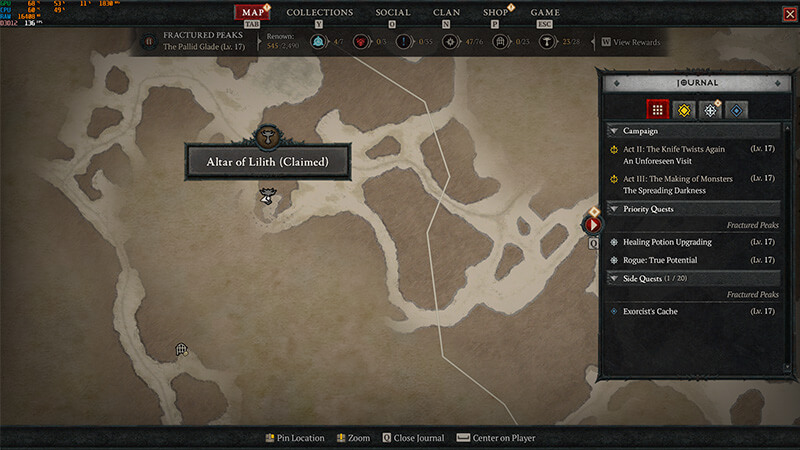Close the map with the red X

click(x=790, y=13)
